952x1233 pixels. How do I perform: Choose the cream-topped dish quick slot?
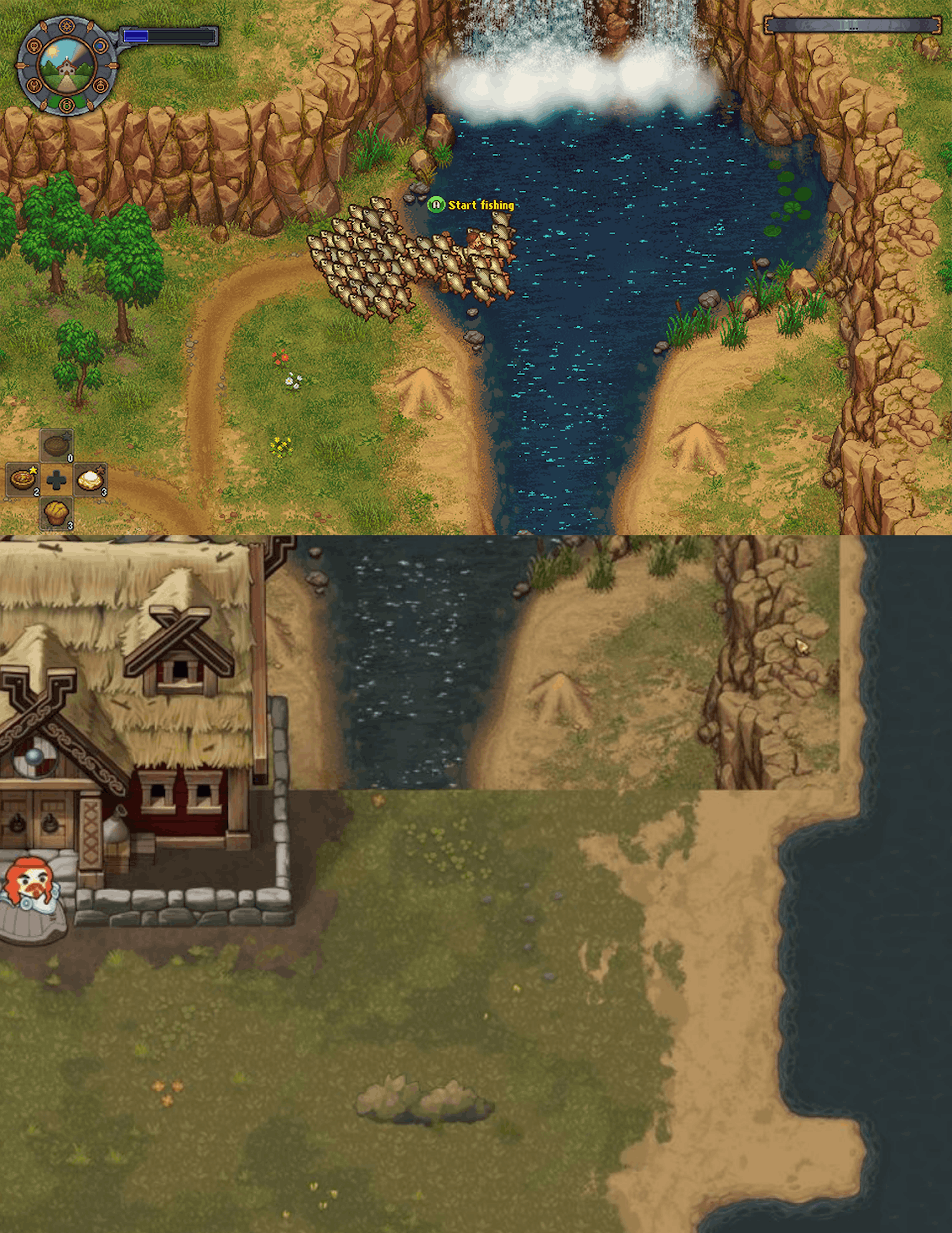[x=90, y=480]
